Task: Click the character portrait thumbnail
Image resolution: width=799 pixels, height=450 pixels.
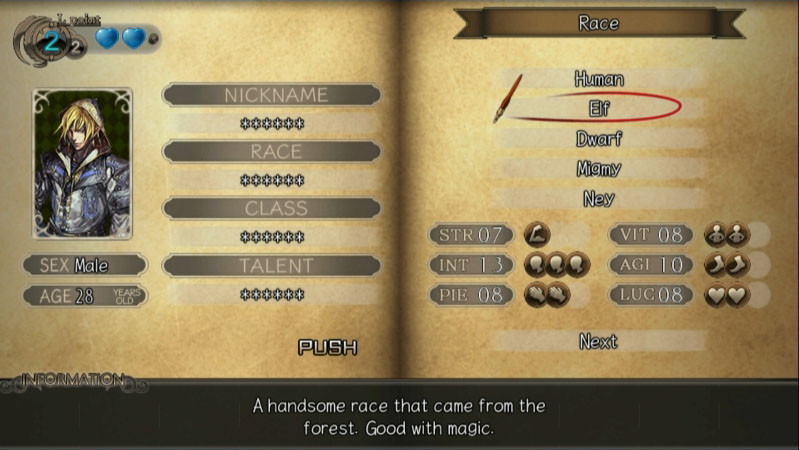Action: click(82, 164)
